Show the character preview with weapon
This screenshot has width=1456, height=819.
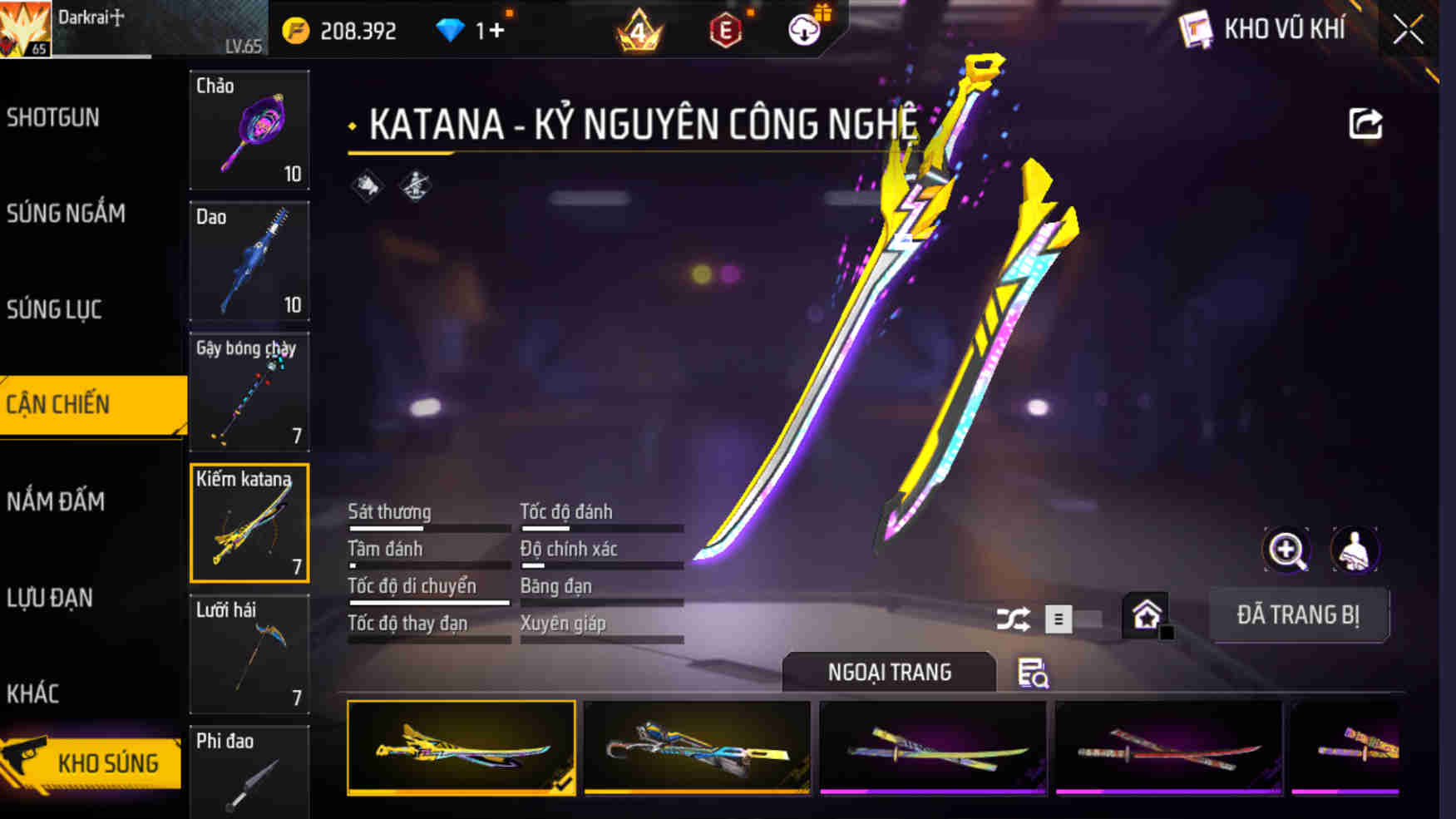pos(1355,550)
